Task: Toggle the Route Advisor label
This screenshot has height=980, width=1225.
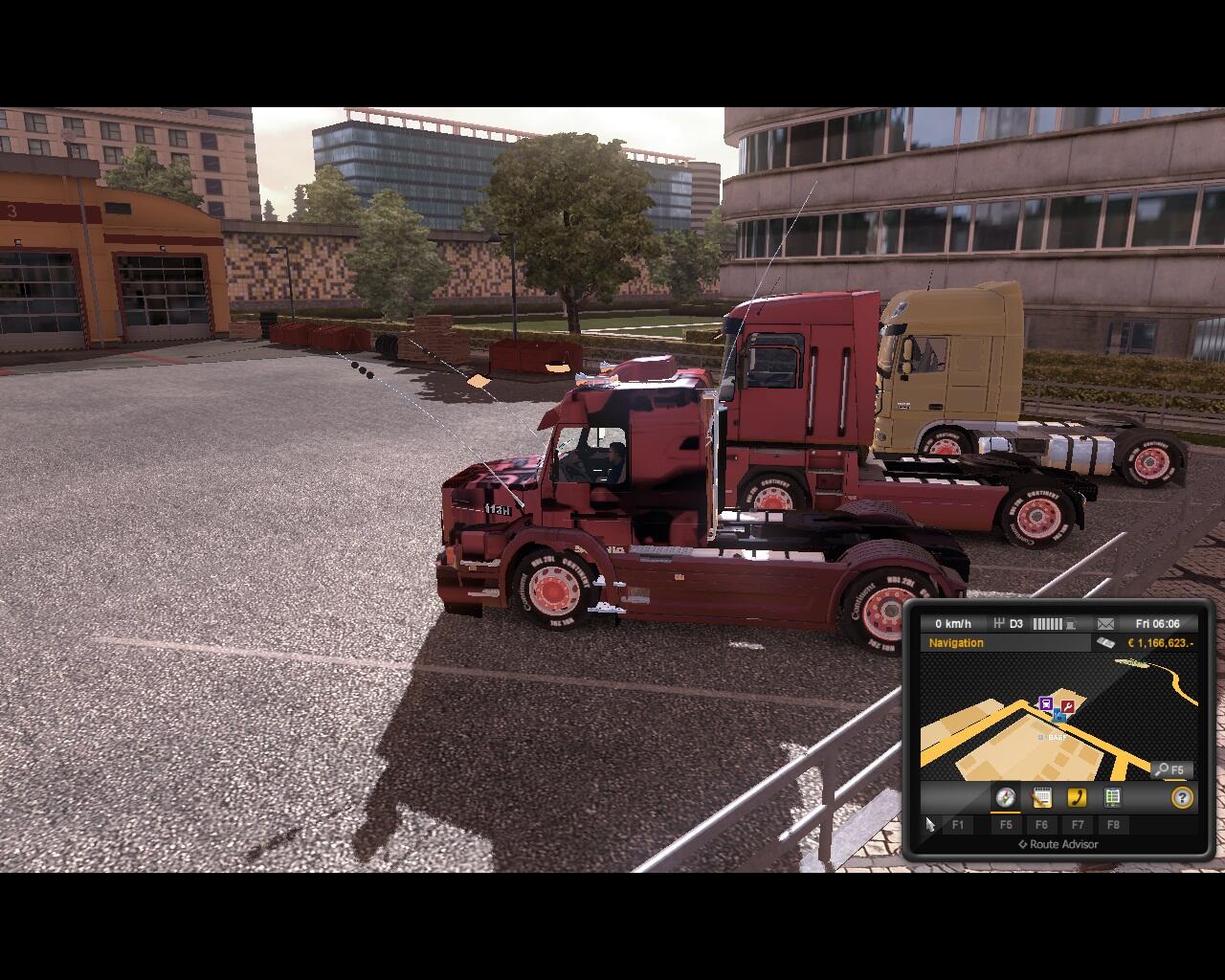Action: (1058, 844)
